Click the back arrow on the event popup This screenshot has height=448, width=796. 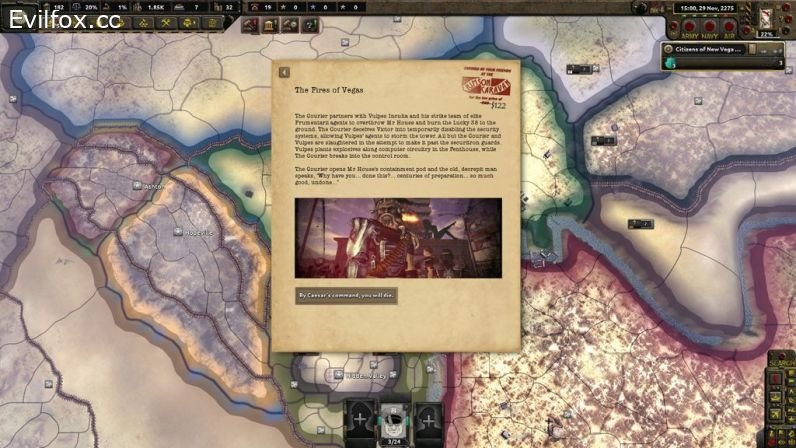pos(284,72)
